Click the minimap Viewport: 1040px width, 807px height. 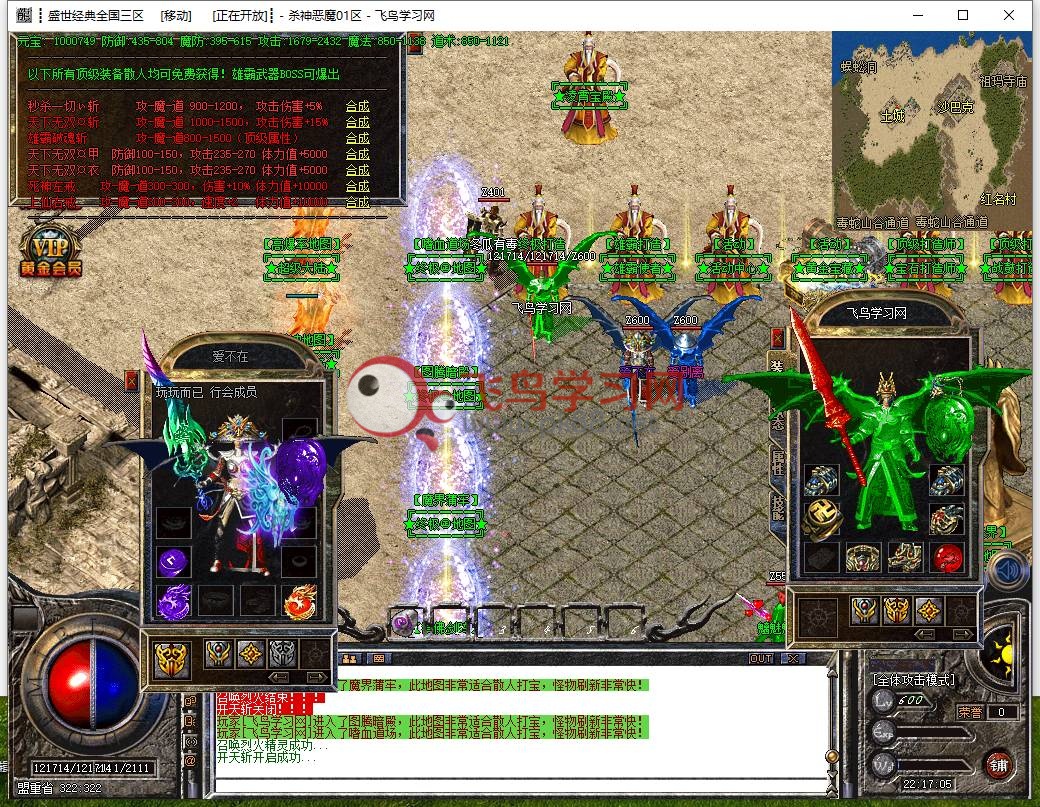[932, 127]
